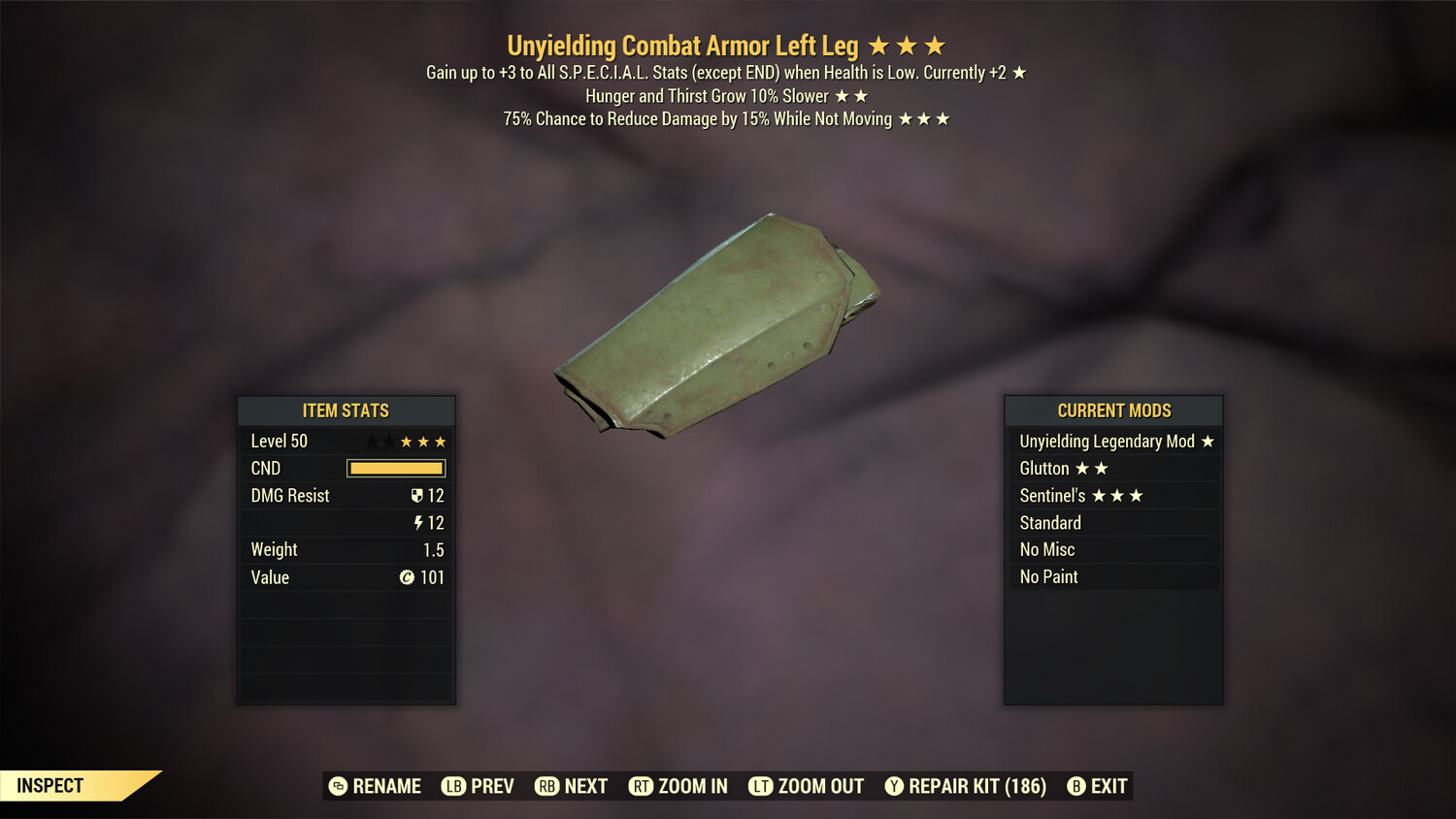This screenshot has height=819, width=1456.
Task: Click the CND condition bar
Action: tap(395, 468)
